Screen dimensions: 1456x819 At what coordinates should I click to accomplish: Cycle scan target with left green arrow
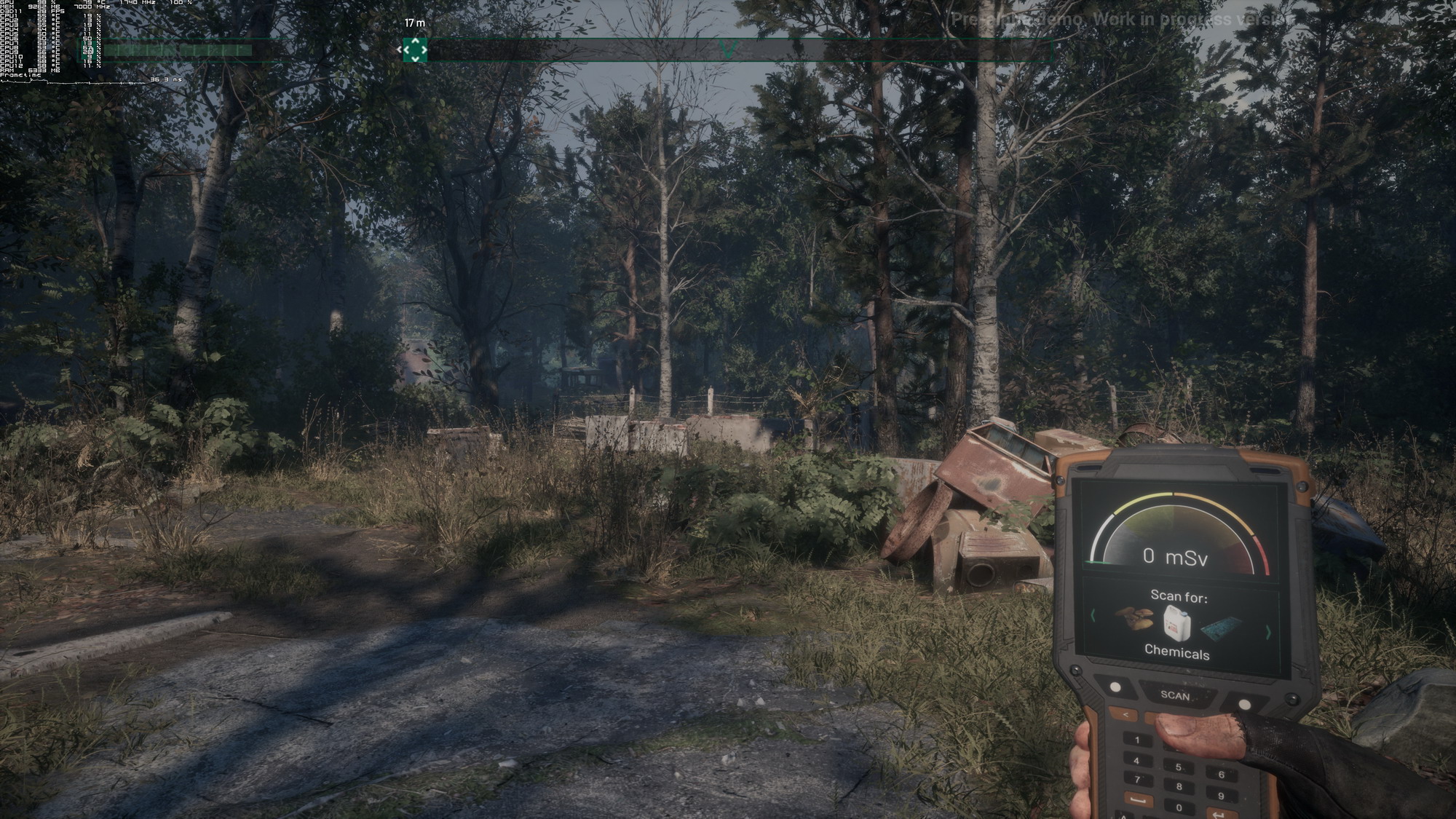[1093, 616]
